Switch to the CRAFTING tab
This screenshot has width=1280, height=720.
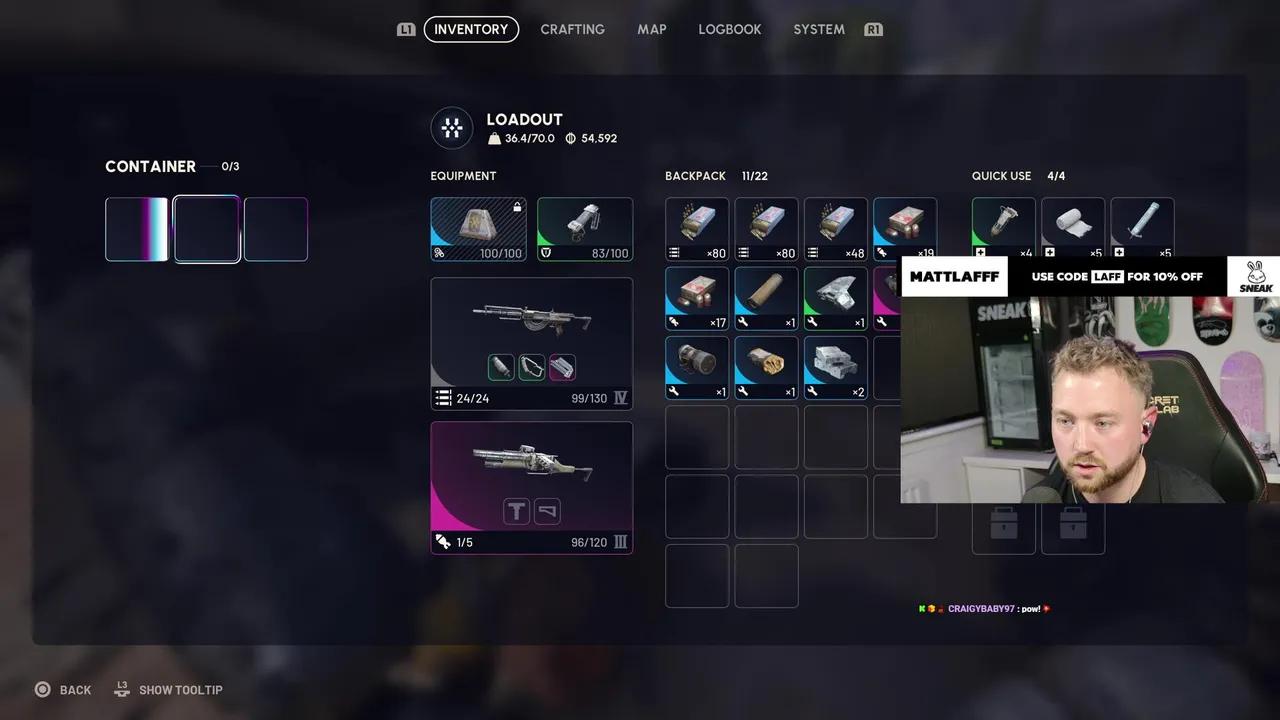coord(572,29)
